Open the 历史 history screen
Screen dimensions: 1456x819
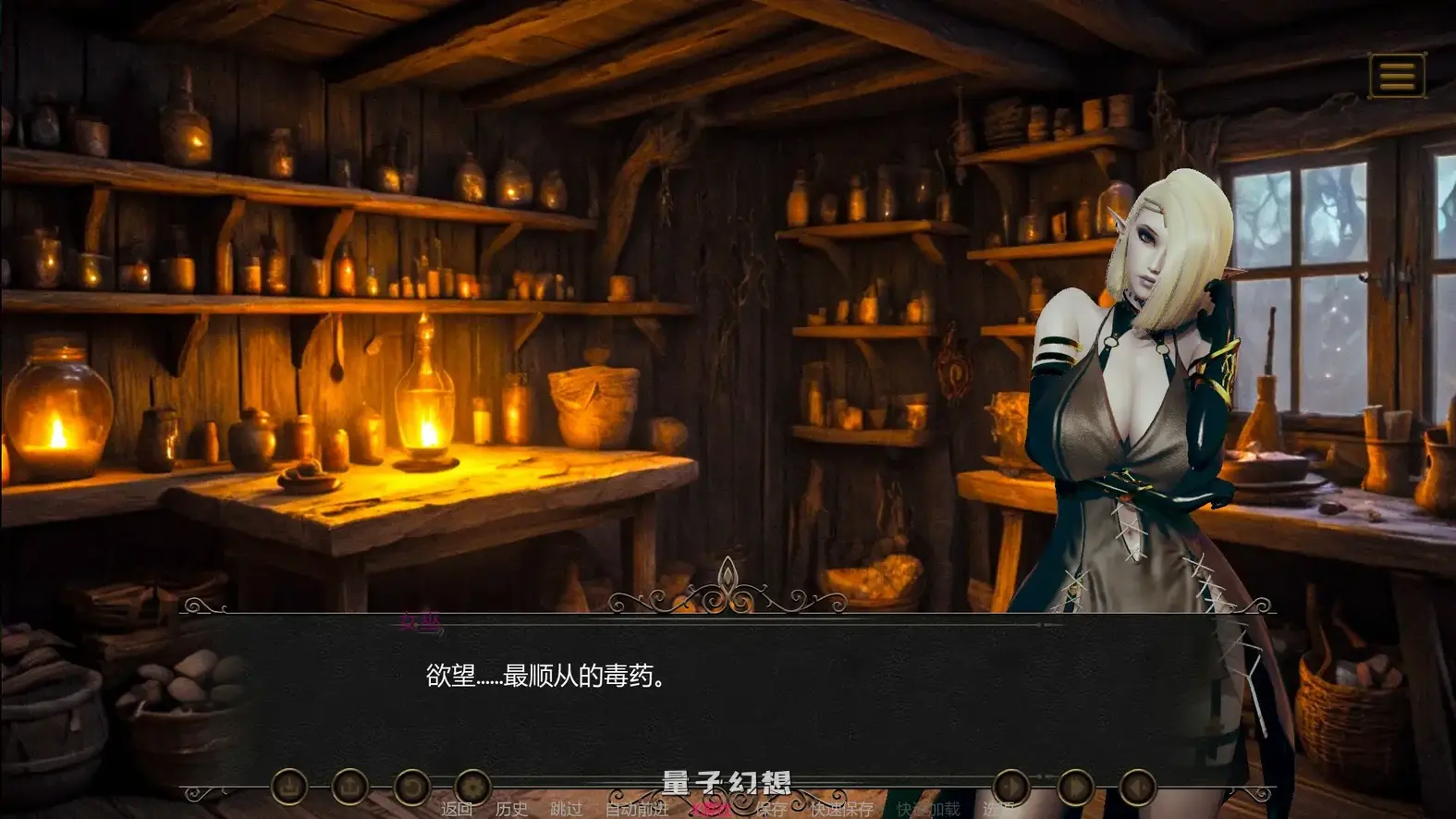(x=510, y=809)
